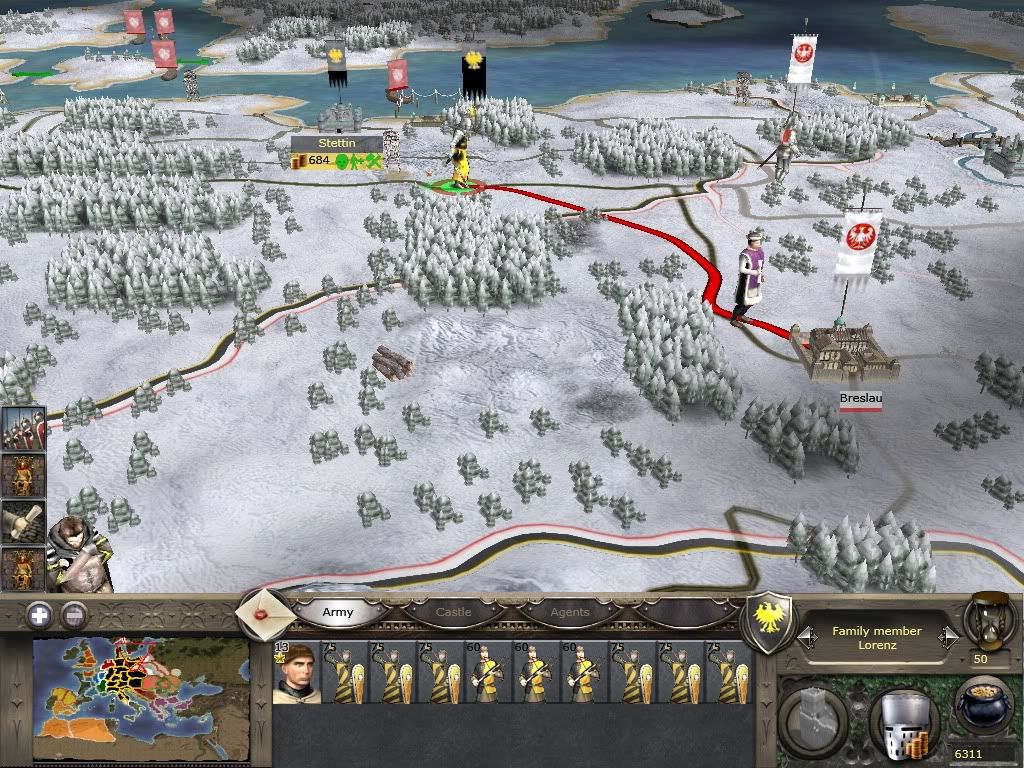
Task: Open the Castle tab
Action: 453,612
